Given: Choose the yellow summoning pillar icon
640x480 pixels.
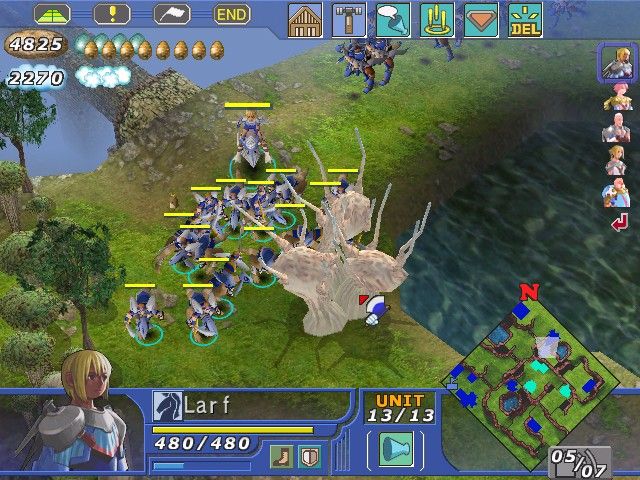Looking at the screenshot, I should (435, 20).
